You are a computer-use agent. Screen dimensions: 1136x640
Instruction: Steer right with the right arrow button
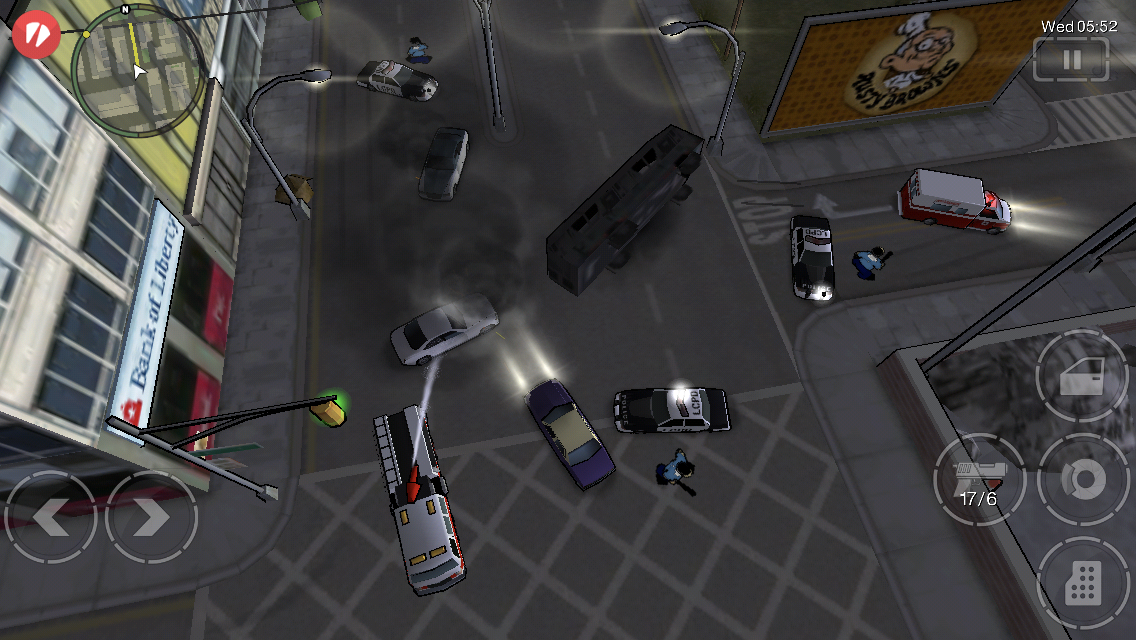[152, 517]
